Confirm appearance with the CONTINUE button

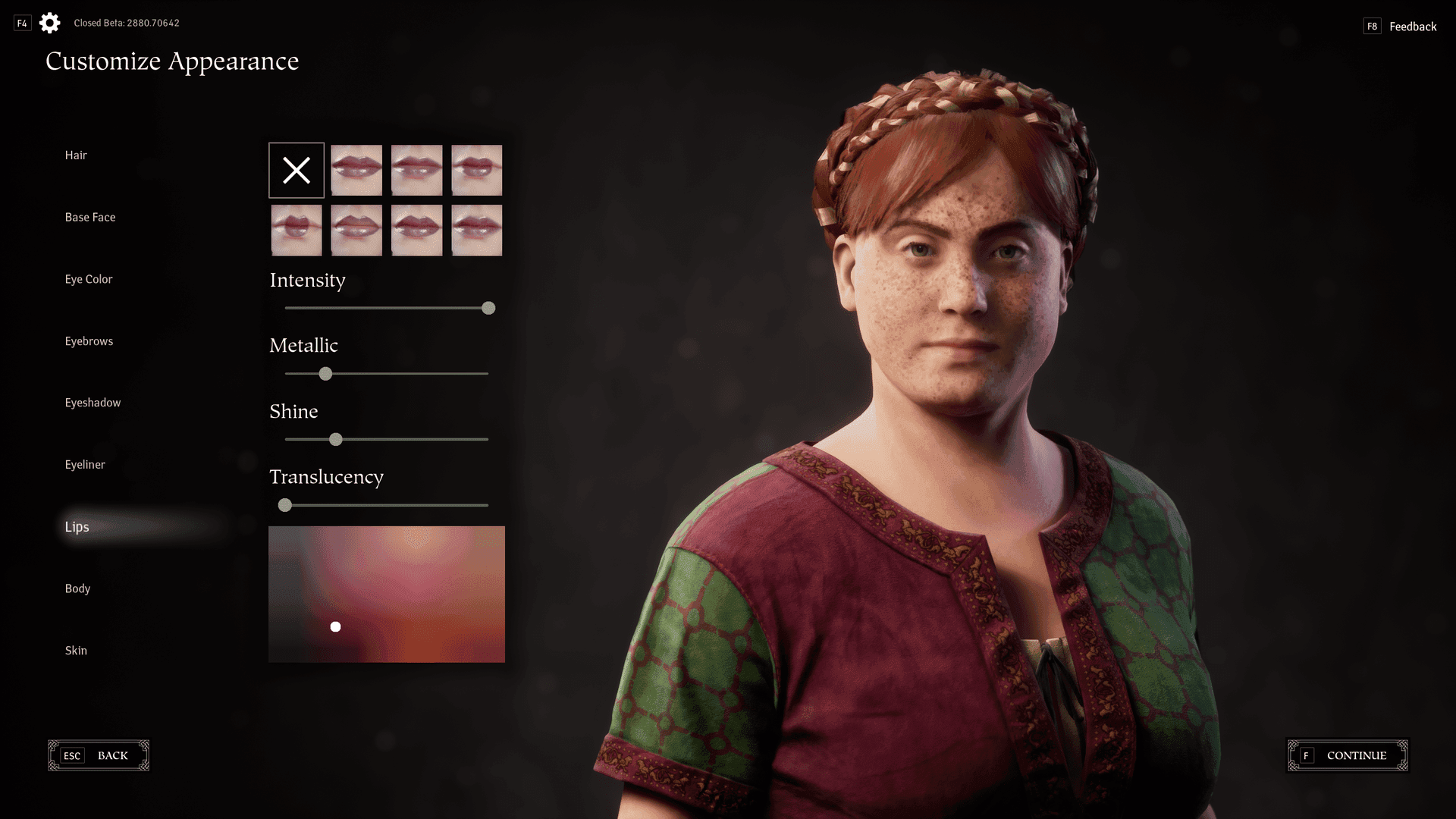tap(1348, 755)
